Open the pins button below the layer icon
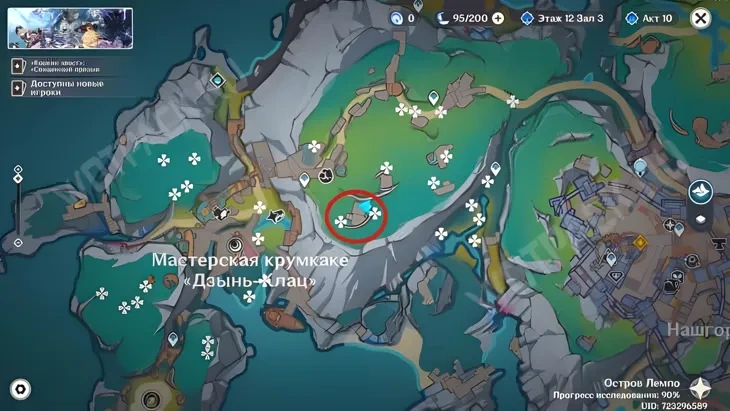Viewport: 730px width, 411px height. click(700, 219)
